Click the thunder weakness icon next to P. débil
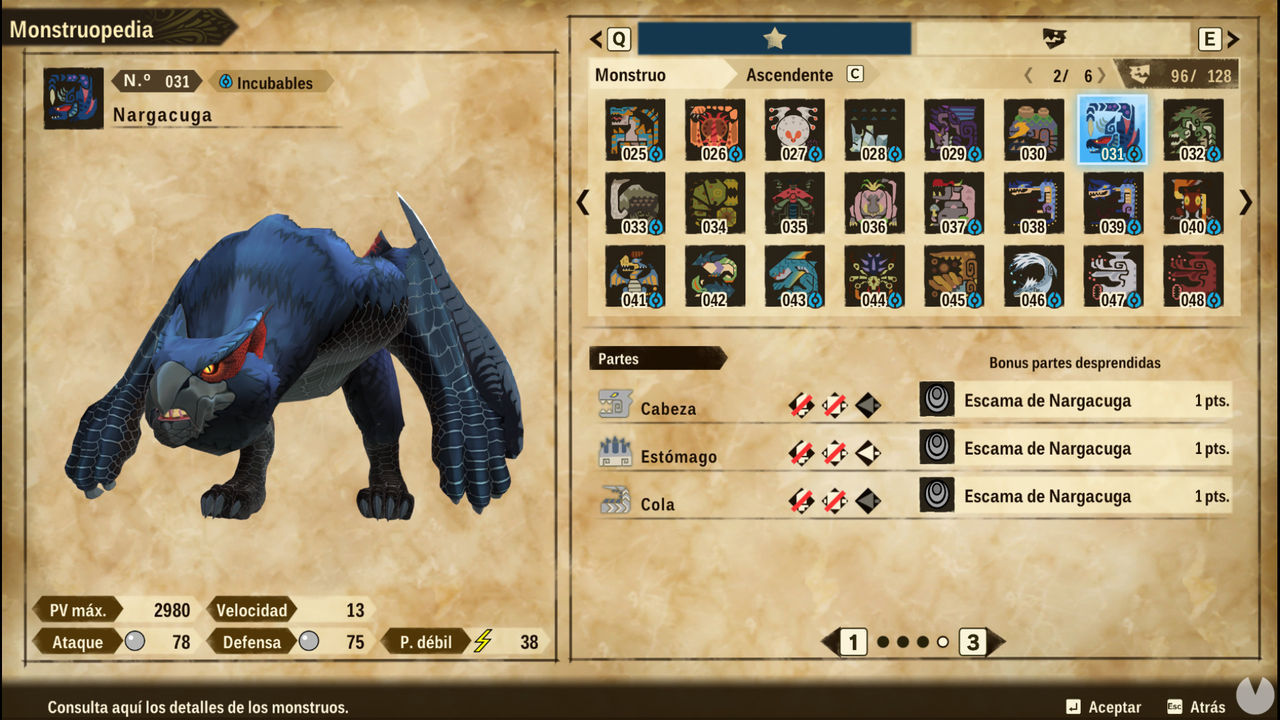This screenshot has width=1280, height=720. (484, 641)
